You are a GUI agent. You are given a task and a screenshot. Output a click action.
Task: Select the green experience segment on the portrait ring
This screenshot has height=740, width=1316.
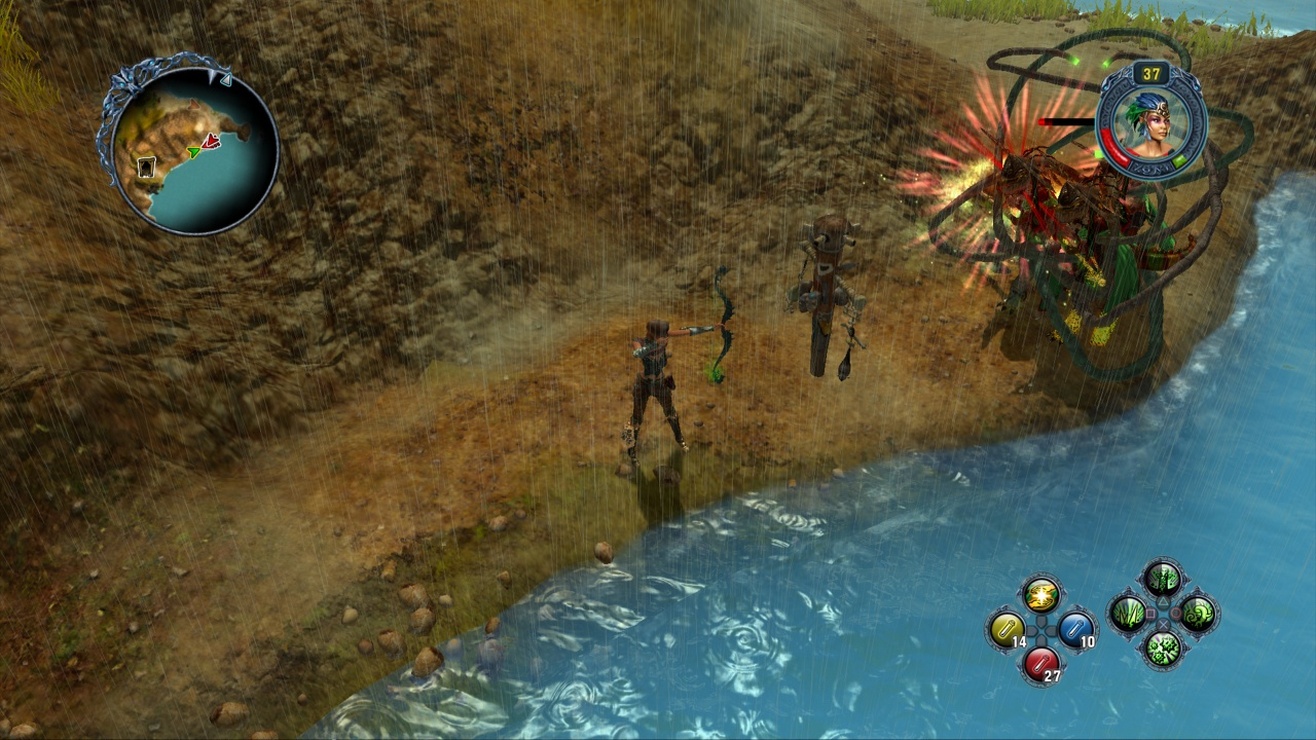(x=1178, y=159)
